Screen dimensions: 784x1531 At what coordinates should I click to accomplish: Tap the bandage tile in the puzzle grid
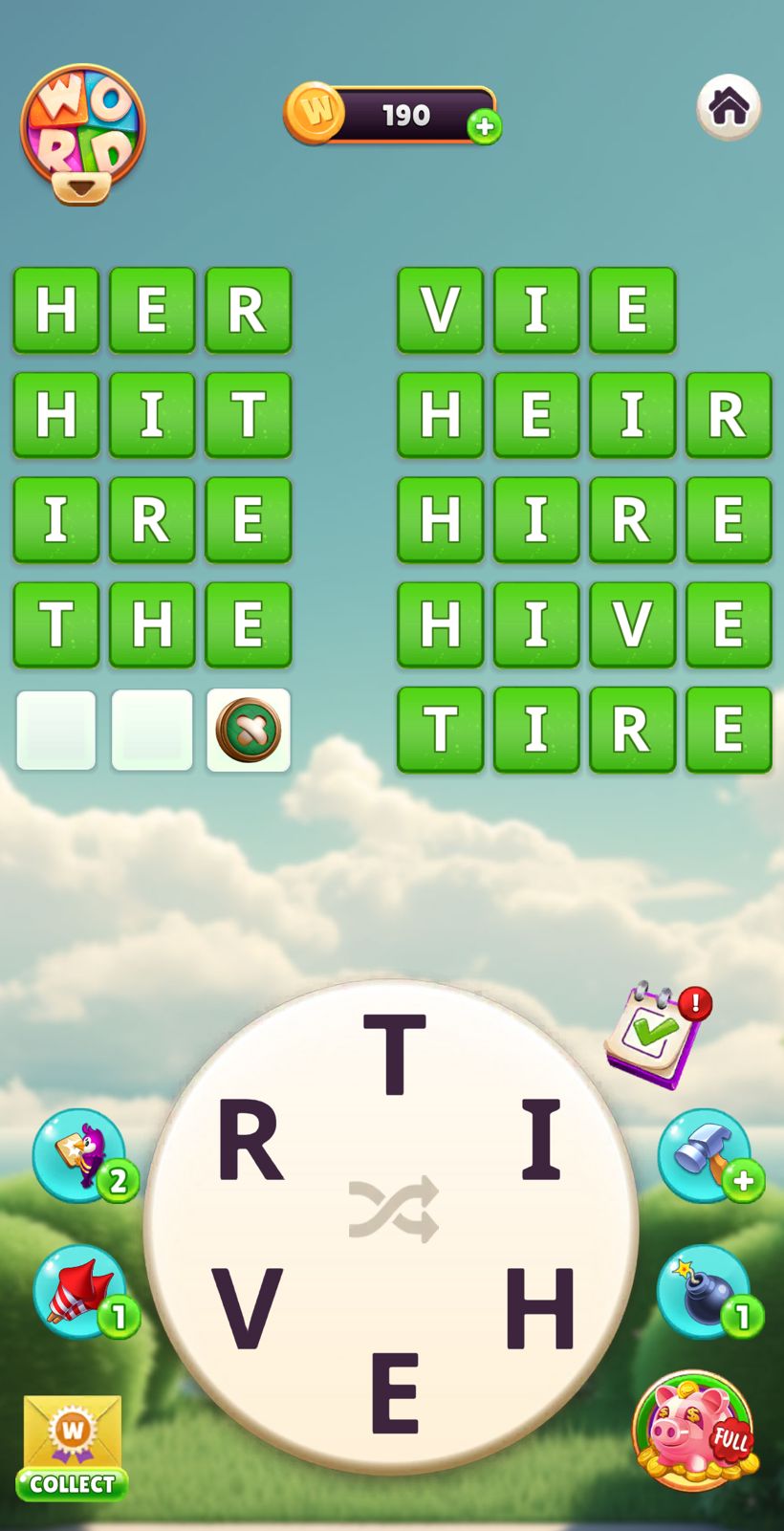pos(249,730)
